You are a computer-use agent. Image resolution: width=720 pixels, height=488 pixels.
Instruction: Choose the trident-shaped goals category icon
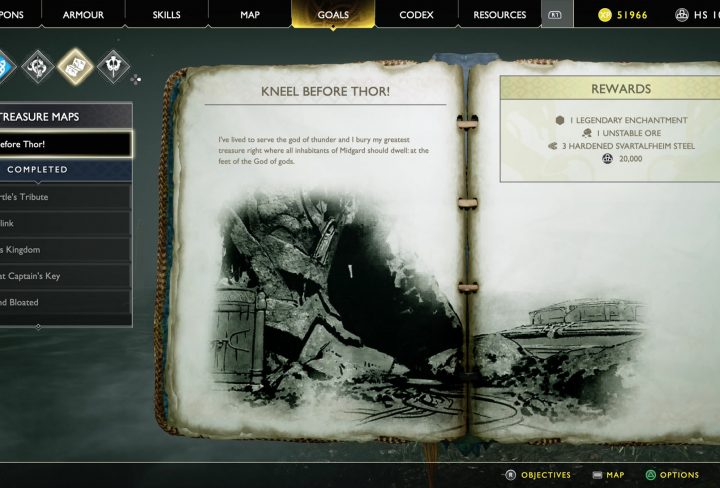click(115, 67)
